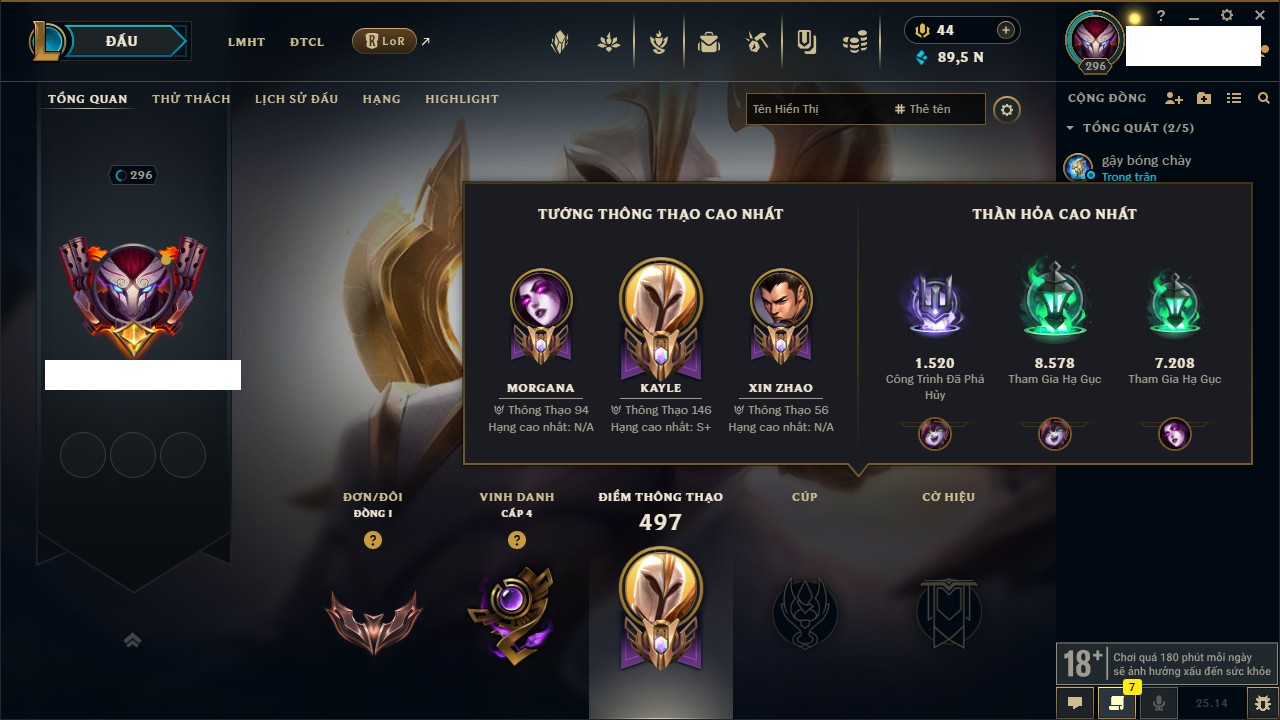Switch to the THỬ THÁCH tab

point(191,99)
